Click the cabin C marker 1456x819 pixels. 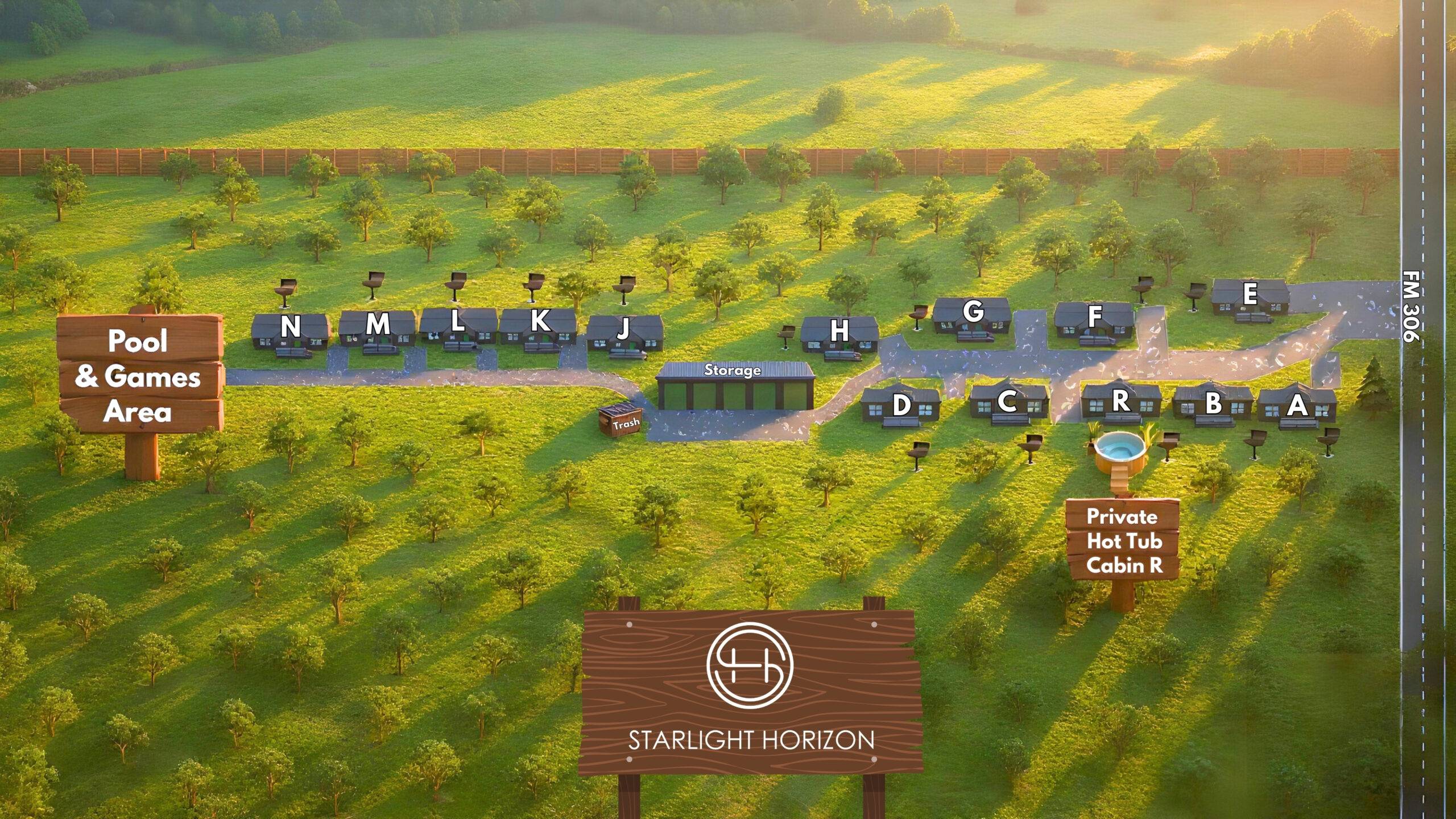coord(1007,402)
